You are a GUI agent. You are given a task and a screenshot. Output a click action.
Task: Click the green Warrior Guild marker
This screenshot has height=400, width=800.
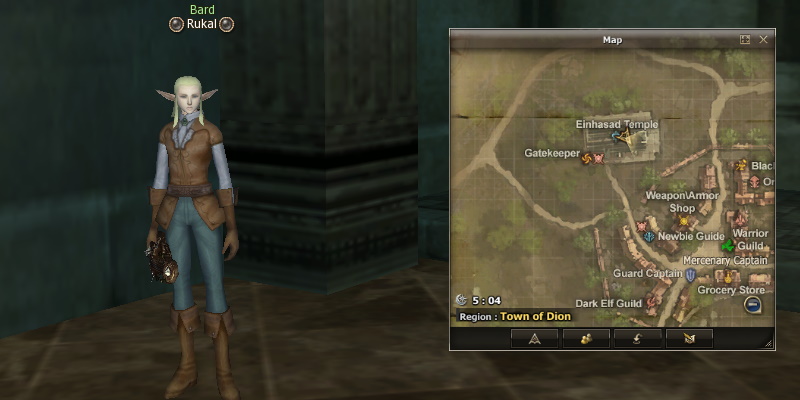[x=729, y=245]
